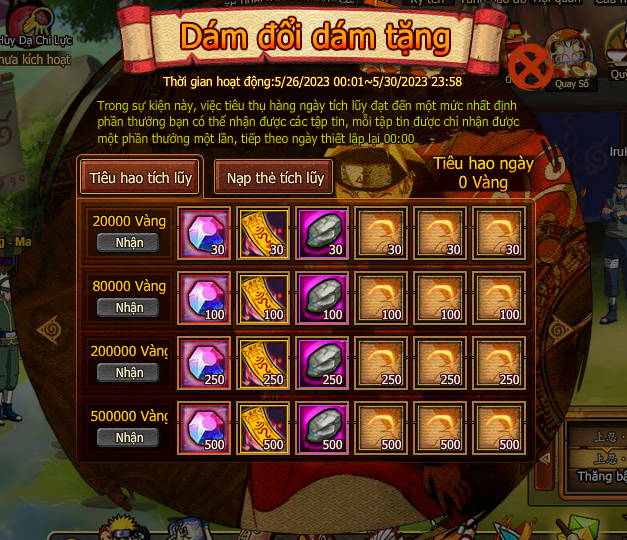Claim the 20000 Vàng reward with Nhận
627x540 pixels.
tap(128, 242)
